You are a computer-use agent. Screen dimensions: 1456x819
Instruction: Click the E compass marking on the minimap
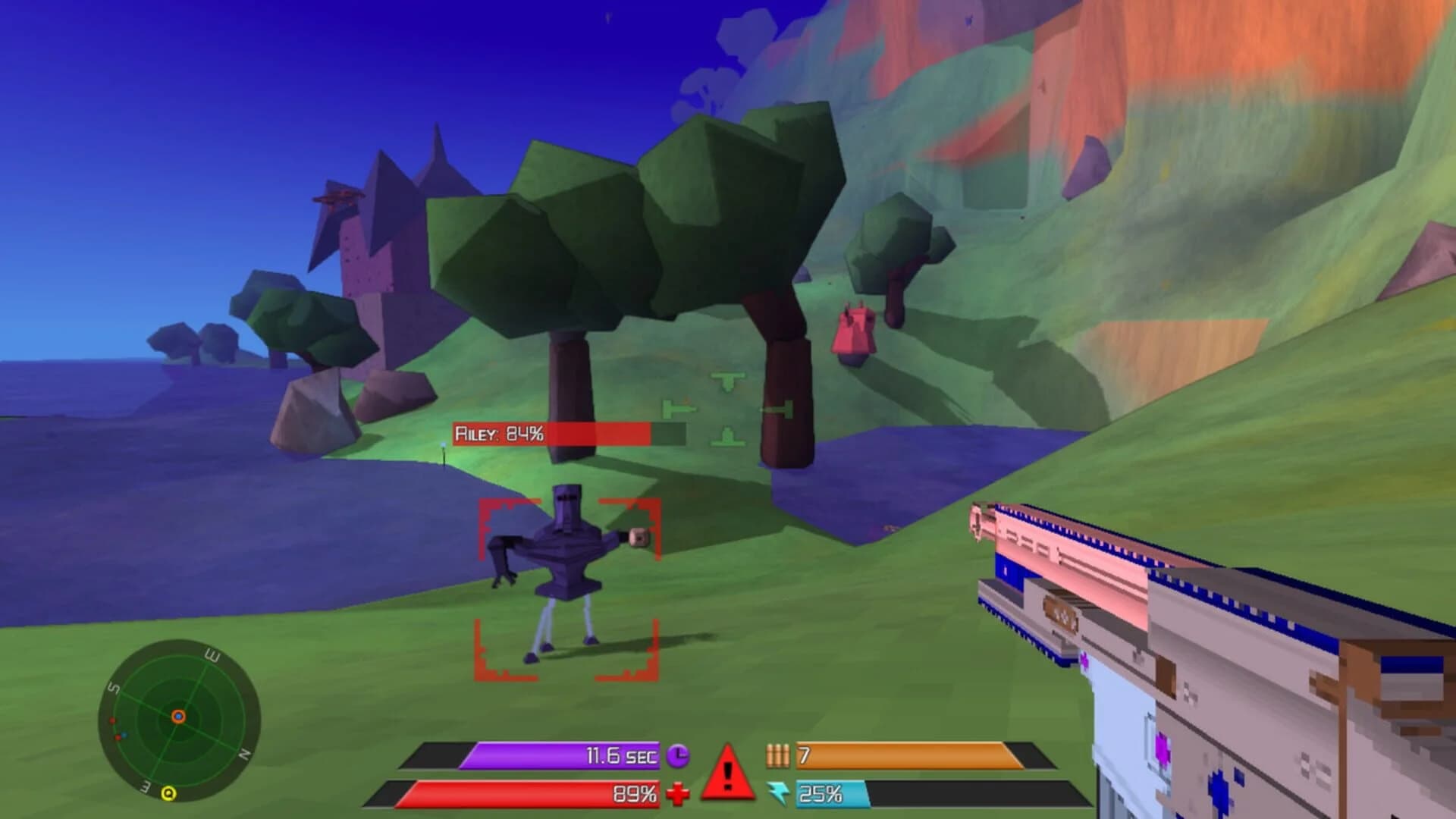[213, 654]
